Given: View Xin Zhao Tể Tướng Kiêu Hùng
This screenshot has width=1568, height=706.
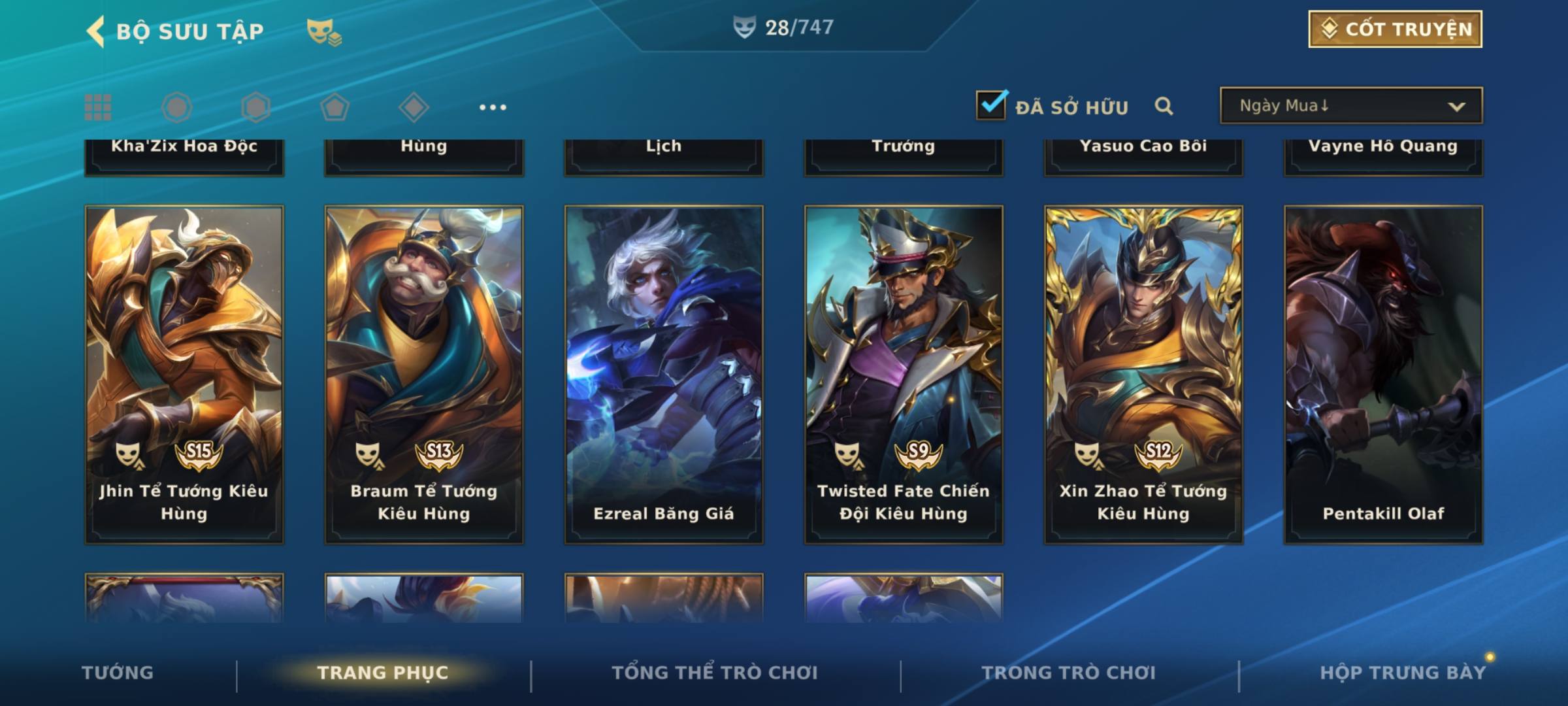Looking at the screenshot, I should (1143, 374).
